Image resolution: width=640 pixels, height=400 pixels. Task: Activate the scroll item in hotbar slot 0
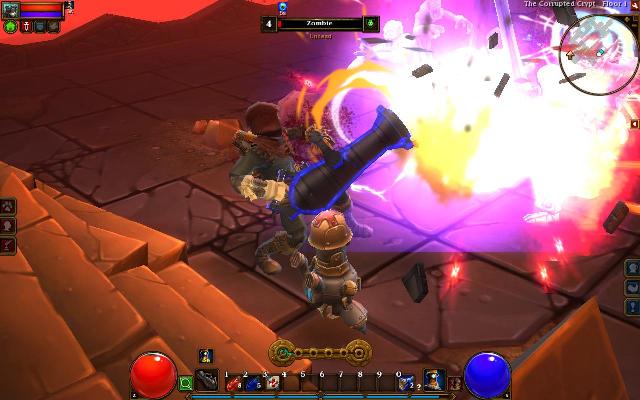(404, 381)
